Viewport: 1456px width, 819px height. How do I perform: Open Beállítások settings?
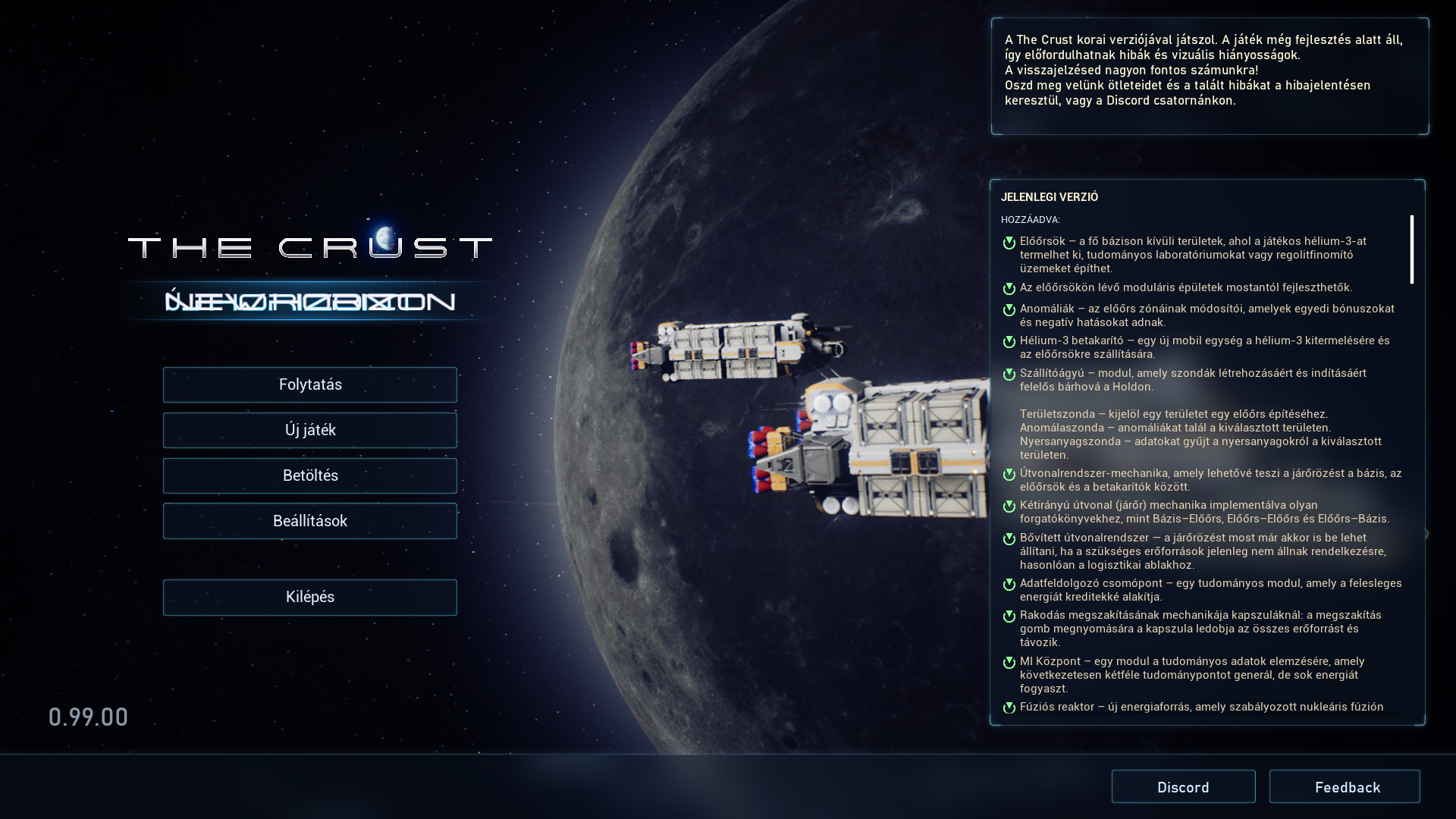(309, 521)
